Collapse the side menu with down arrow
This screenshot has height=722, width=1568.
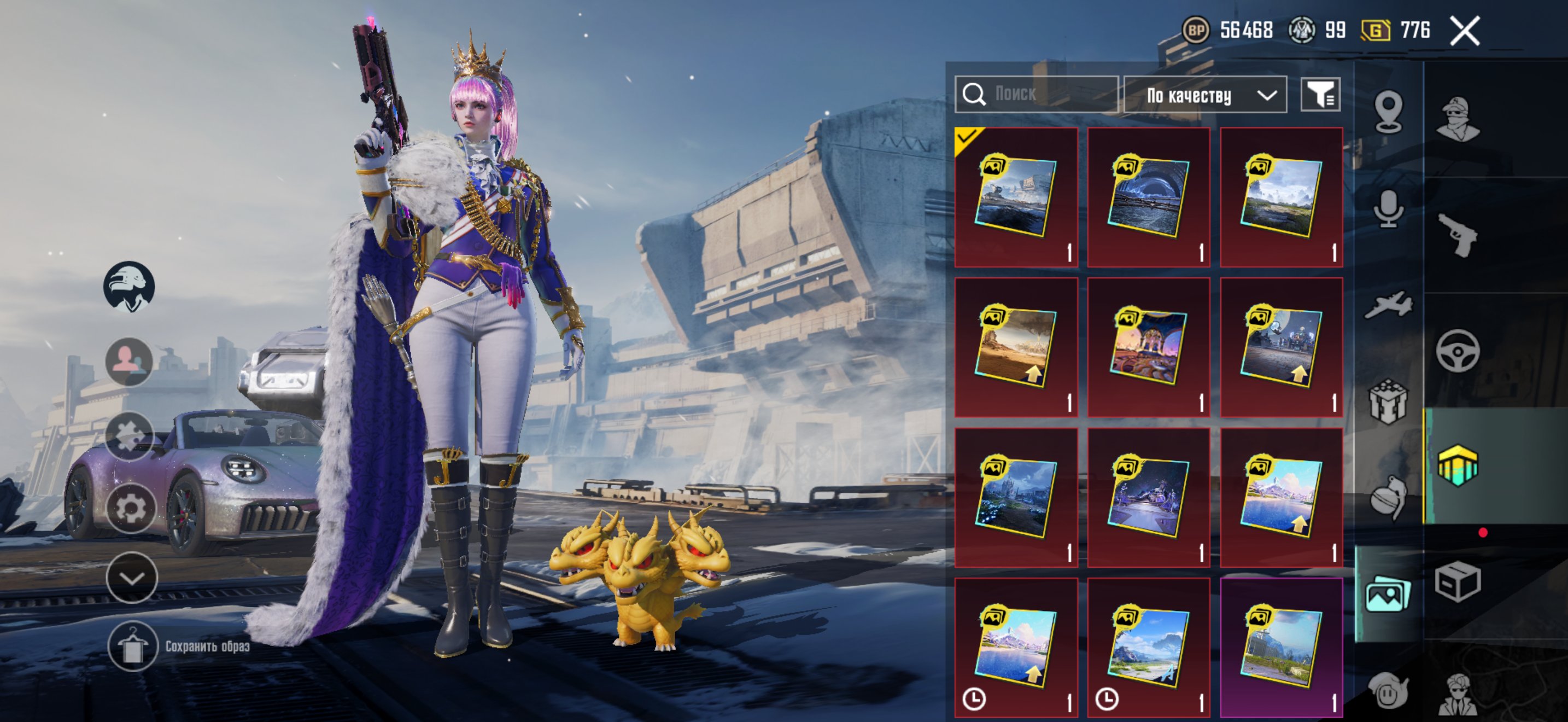tap(131, 578)
